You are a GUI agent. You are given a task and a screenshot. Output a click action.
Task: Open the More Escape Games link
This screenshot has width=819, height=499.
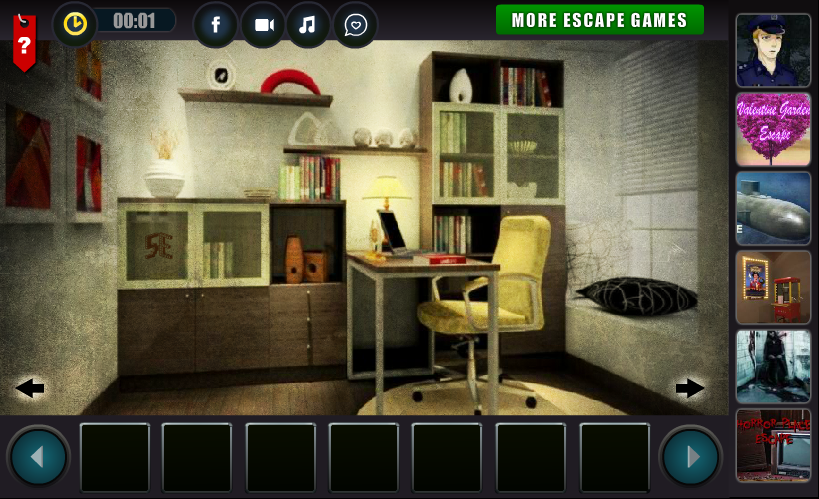coord(599,20)
